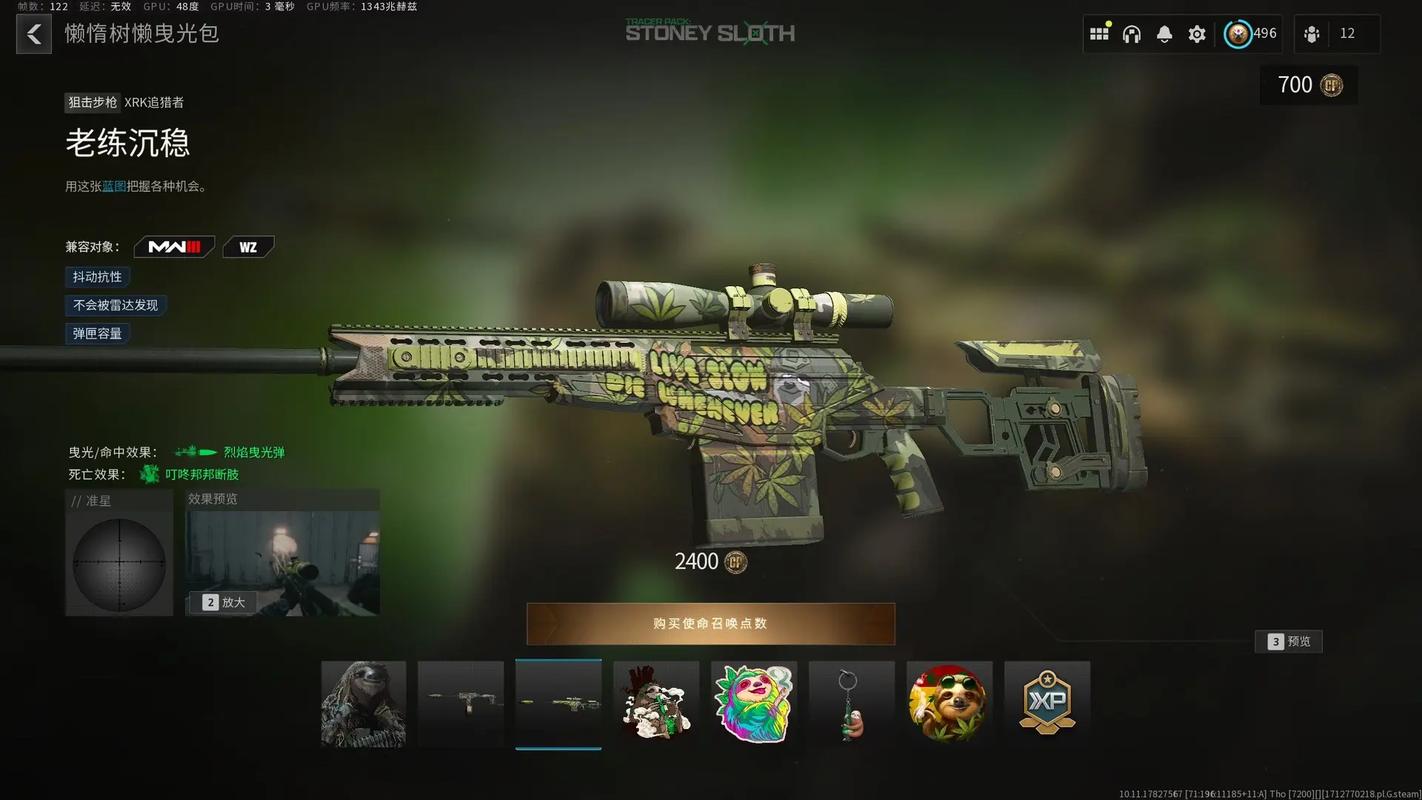
Task: Open the social party icon
Action: pyautogui.click(x=1312, y=34)
